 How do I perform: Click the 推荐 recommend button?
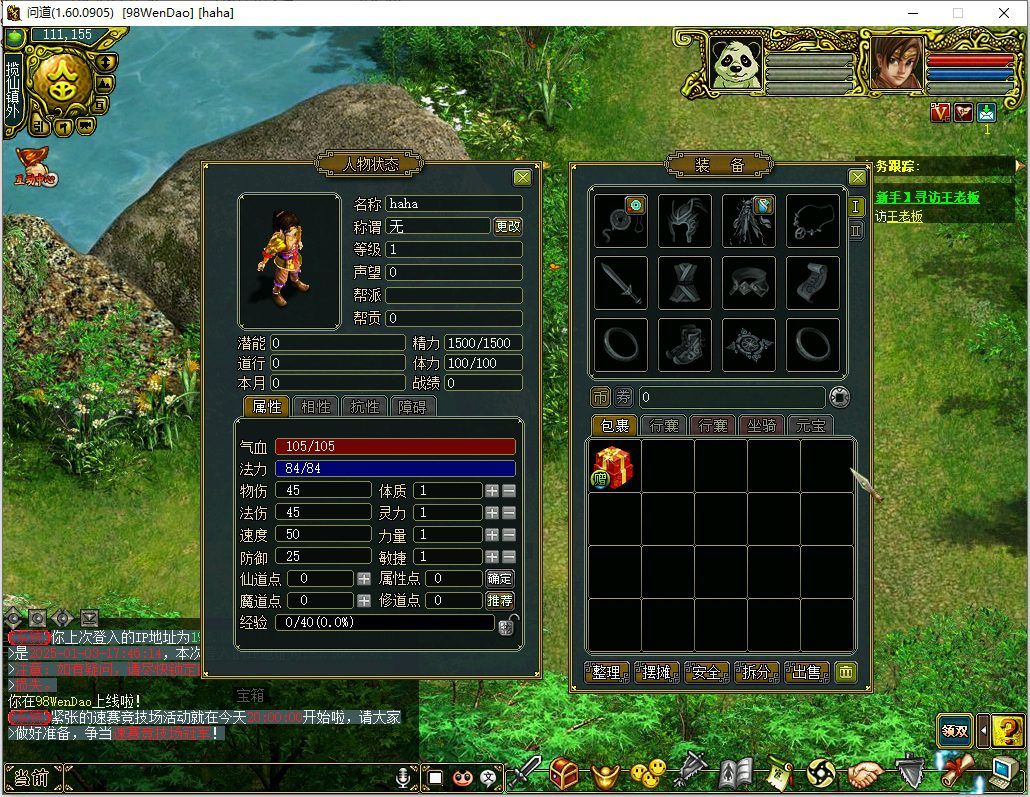click(x=499, y=600)
